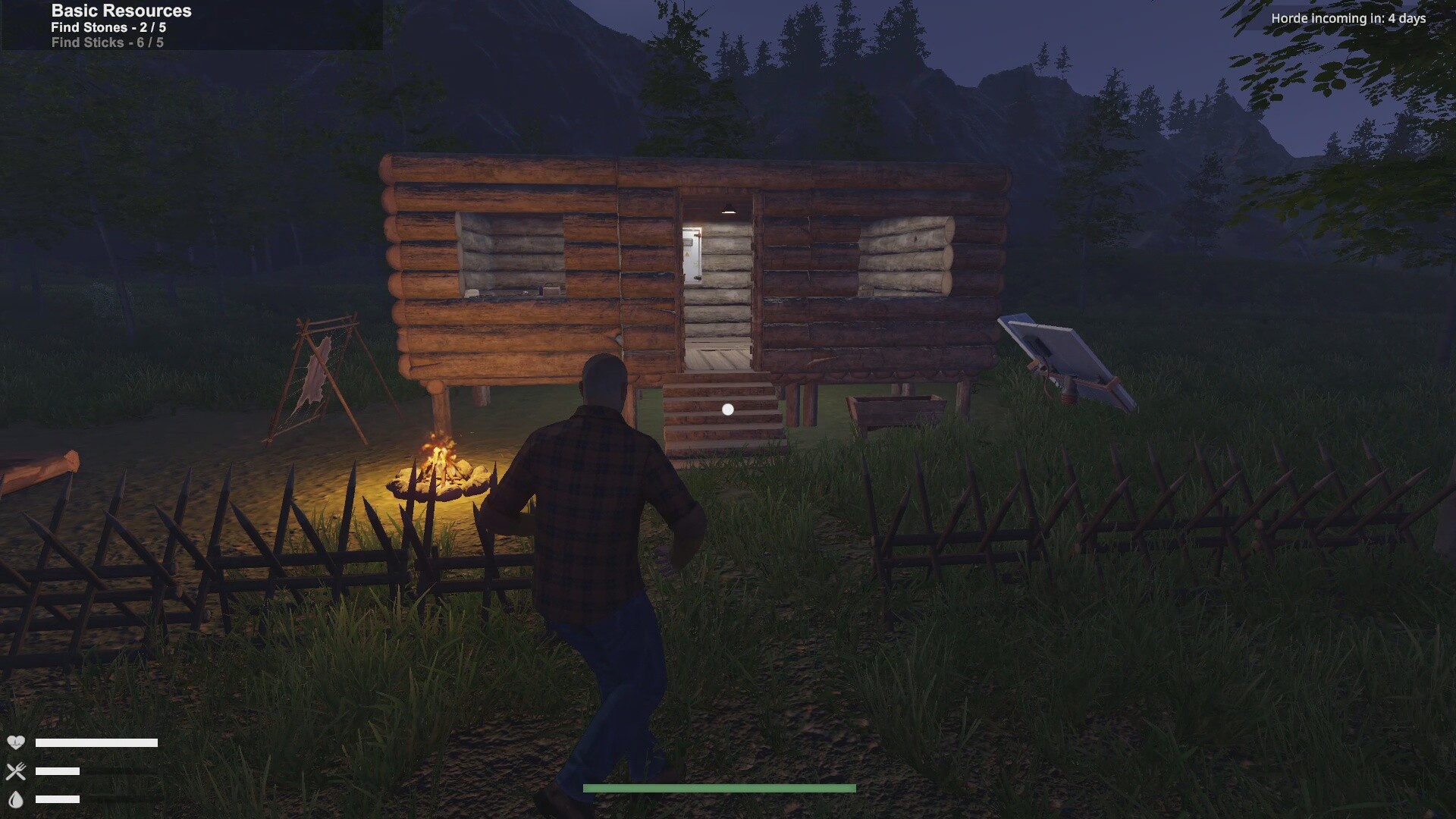Click the short thirst bar

tap(57, 800)
